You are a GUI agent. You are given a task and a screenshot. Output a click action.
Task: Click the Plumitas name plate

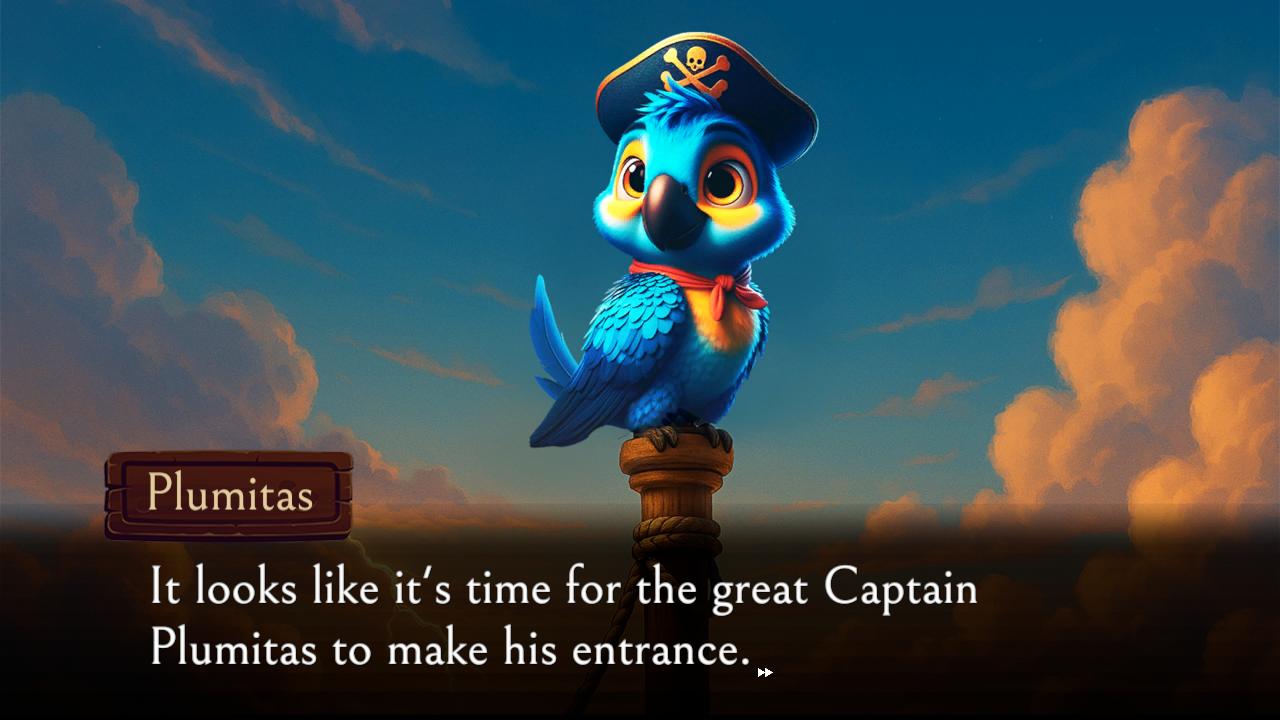coord(228,493)
